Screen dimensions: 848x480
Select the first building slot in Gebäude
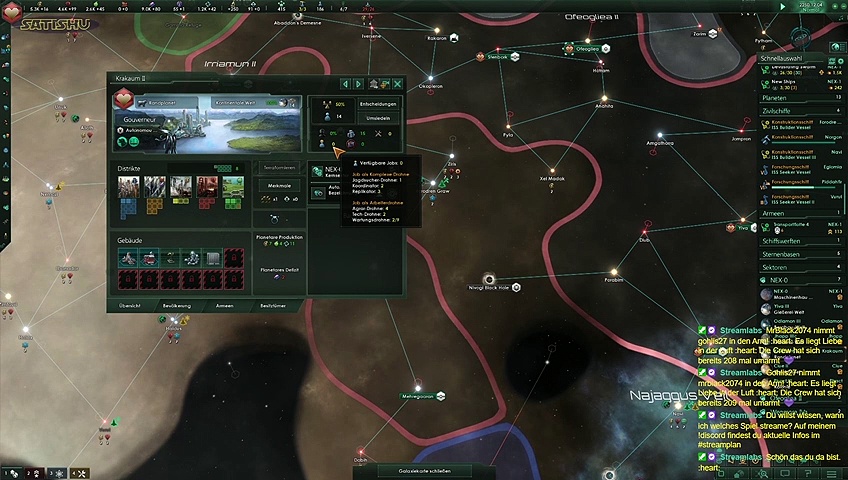click(130, 258)
